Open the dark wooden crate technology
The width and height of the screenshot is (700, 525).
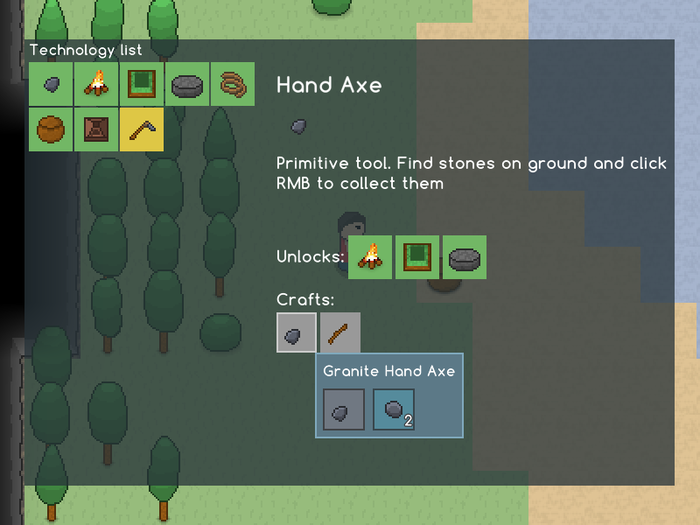point(96,129)
